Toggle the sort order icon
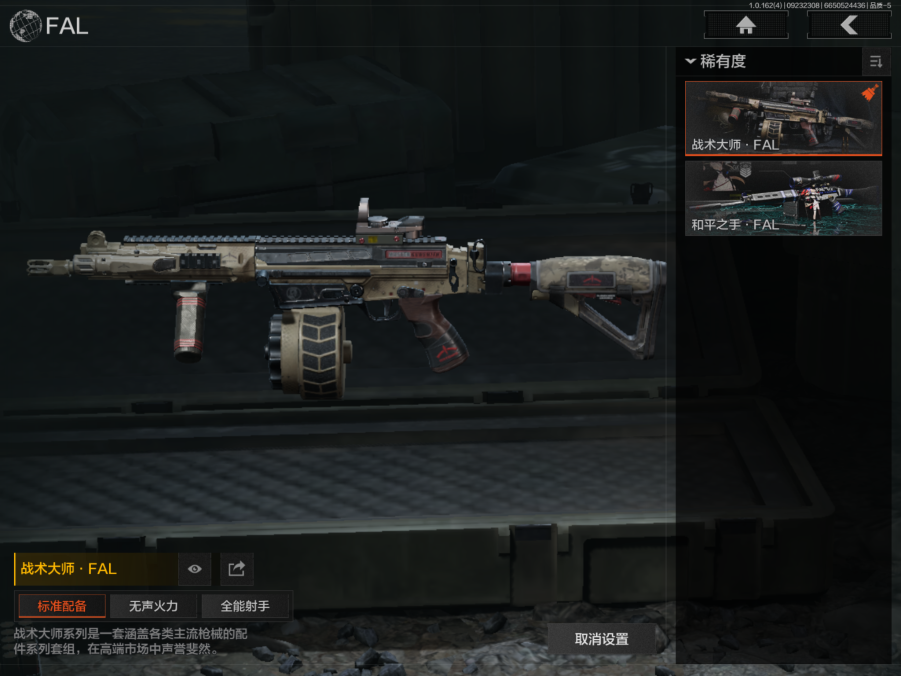Viewport: 901px width, 676px height. tap(876, 62)
